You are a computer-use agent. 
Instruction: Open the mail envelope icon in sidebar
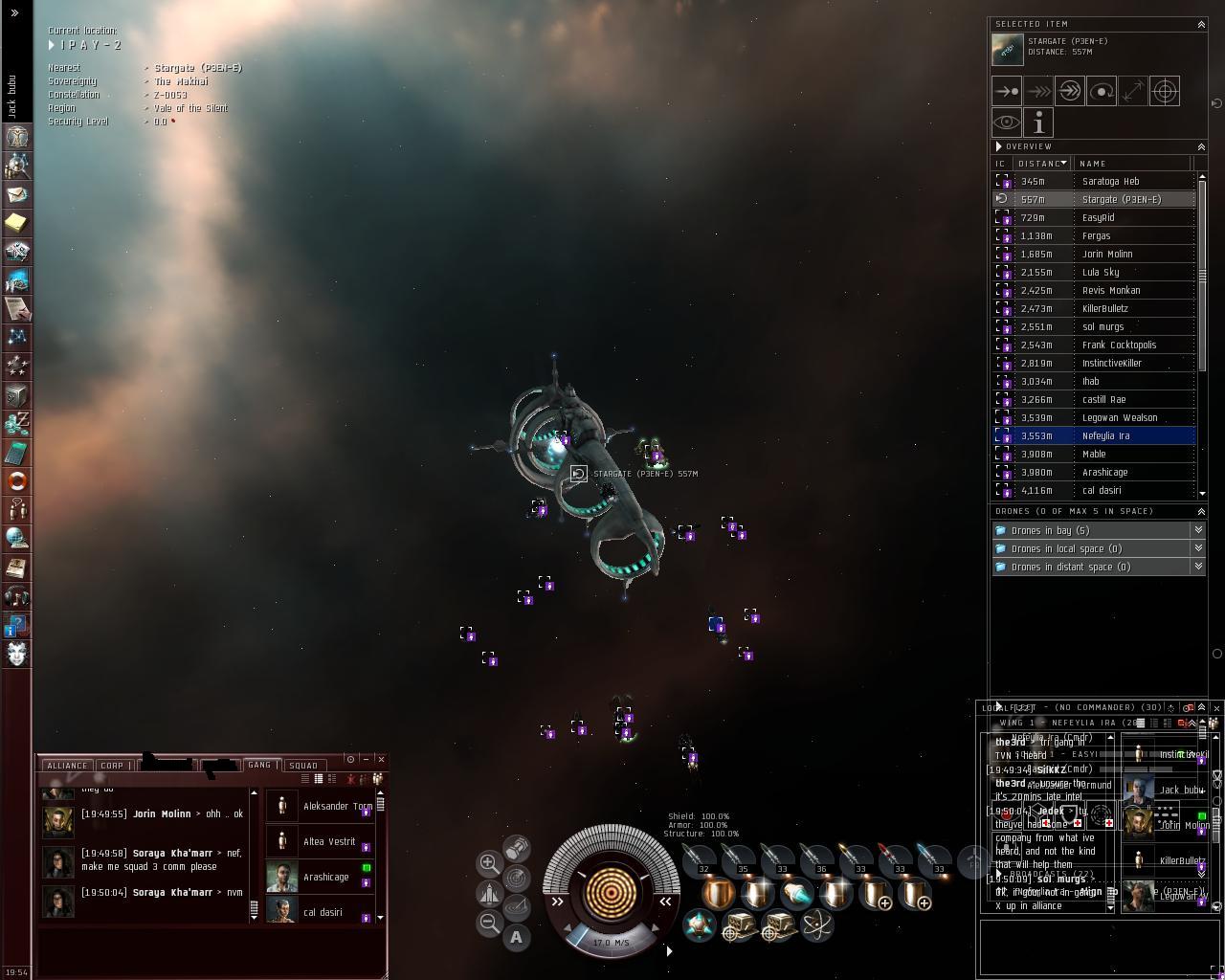[x=16, y=194]
